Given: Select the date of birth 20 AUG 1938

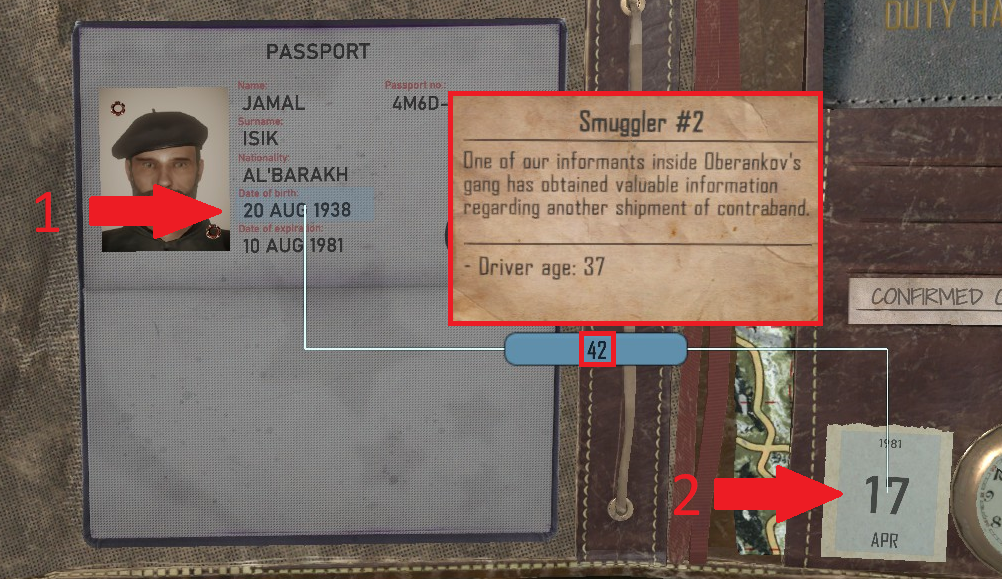Looking at the screenshot, I should [297, 209].
